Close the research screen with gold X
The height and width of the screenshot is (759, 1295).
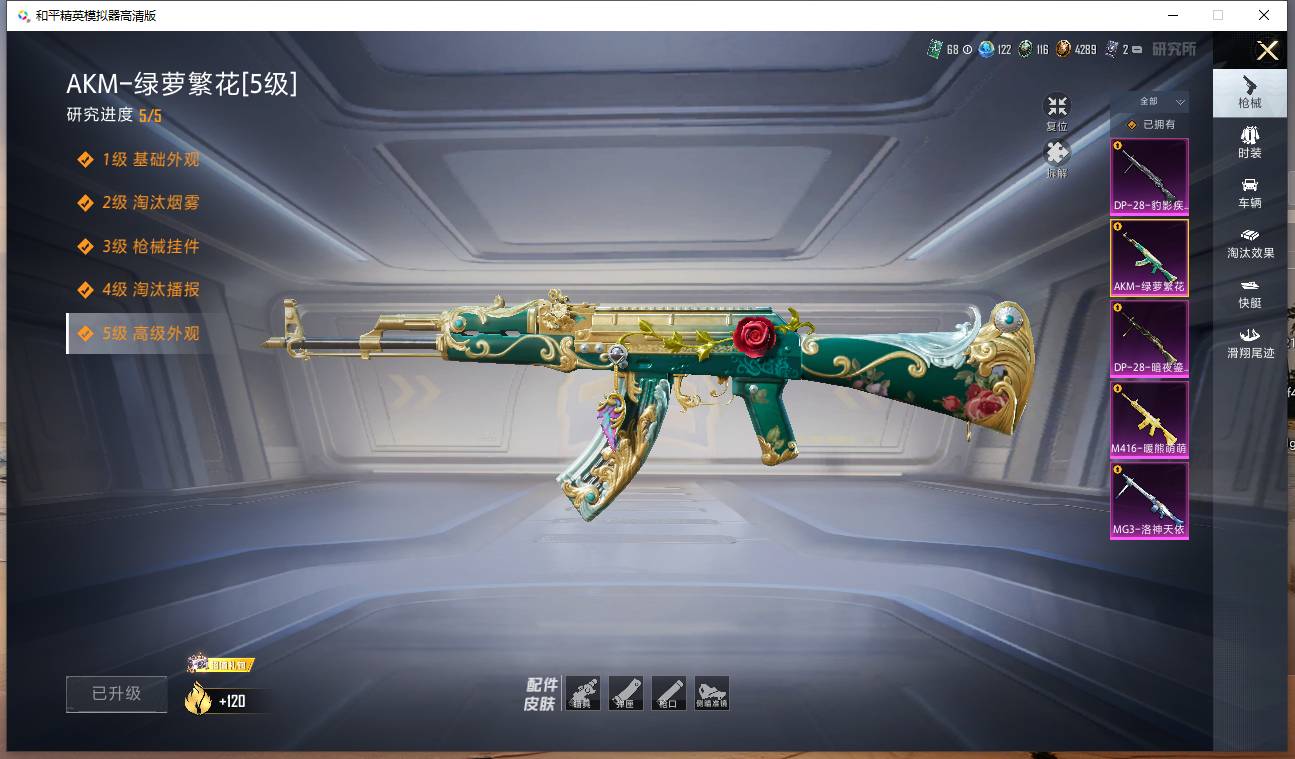[1267, 51]
